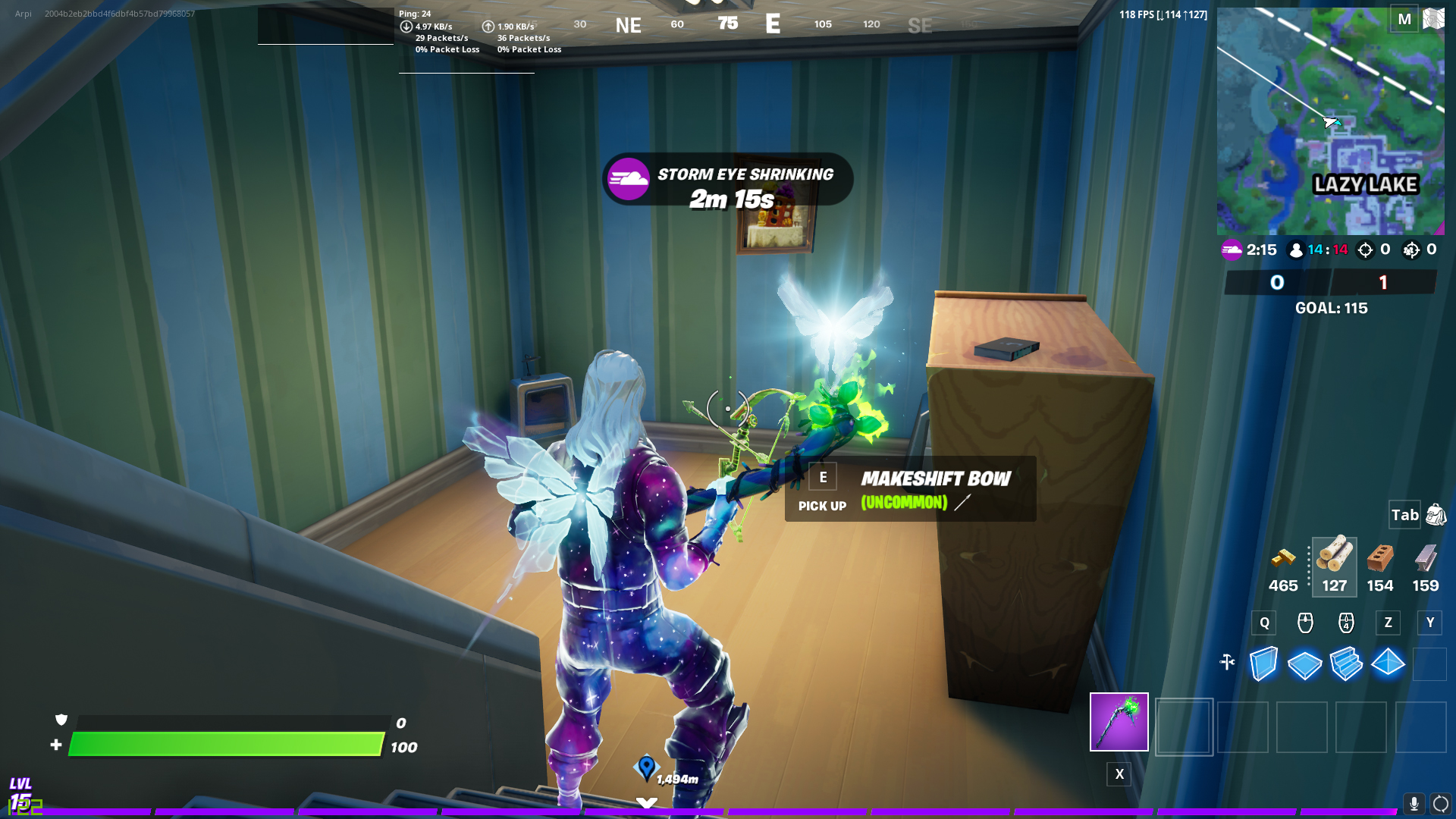Choose the wall building piece
This screenshot has height=819, width=1456.
(1263, 664)
